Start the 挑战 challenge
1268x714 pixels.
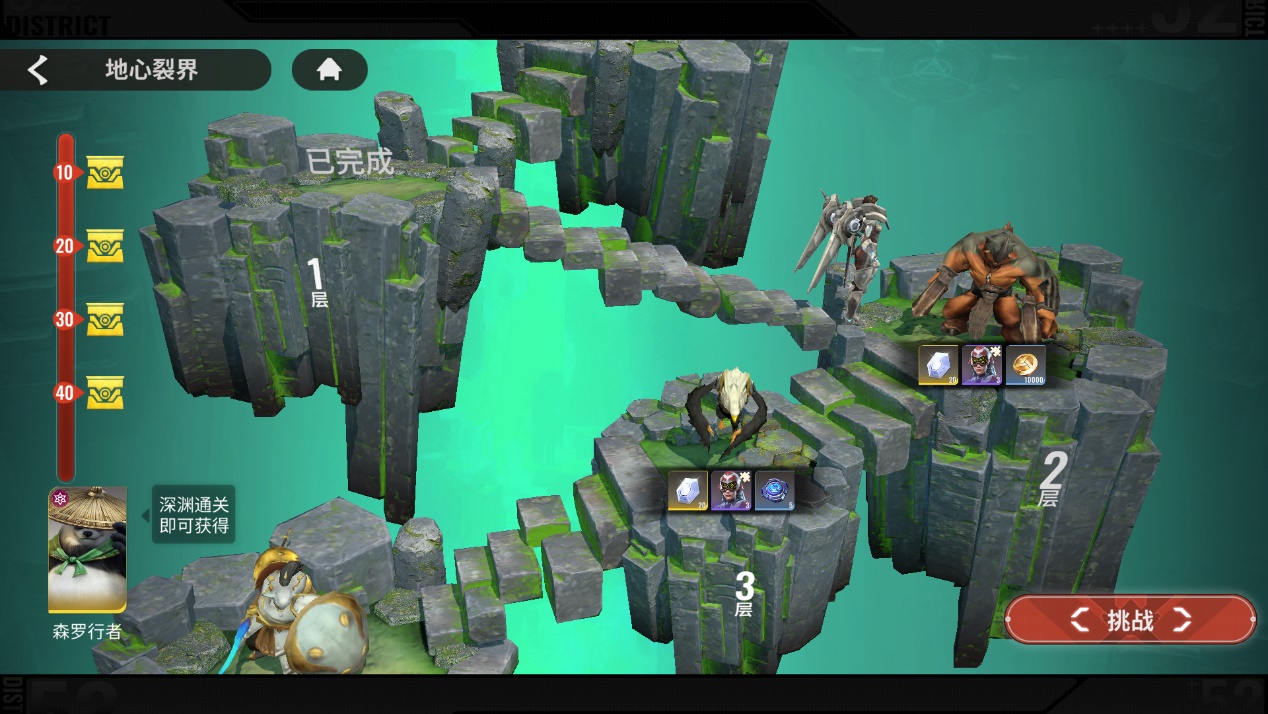tap(1130, 620)
